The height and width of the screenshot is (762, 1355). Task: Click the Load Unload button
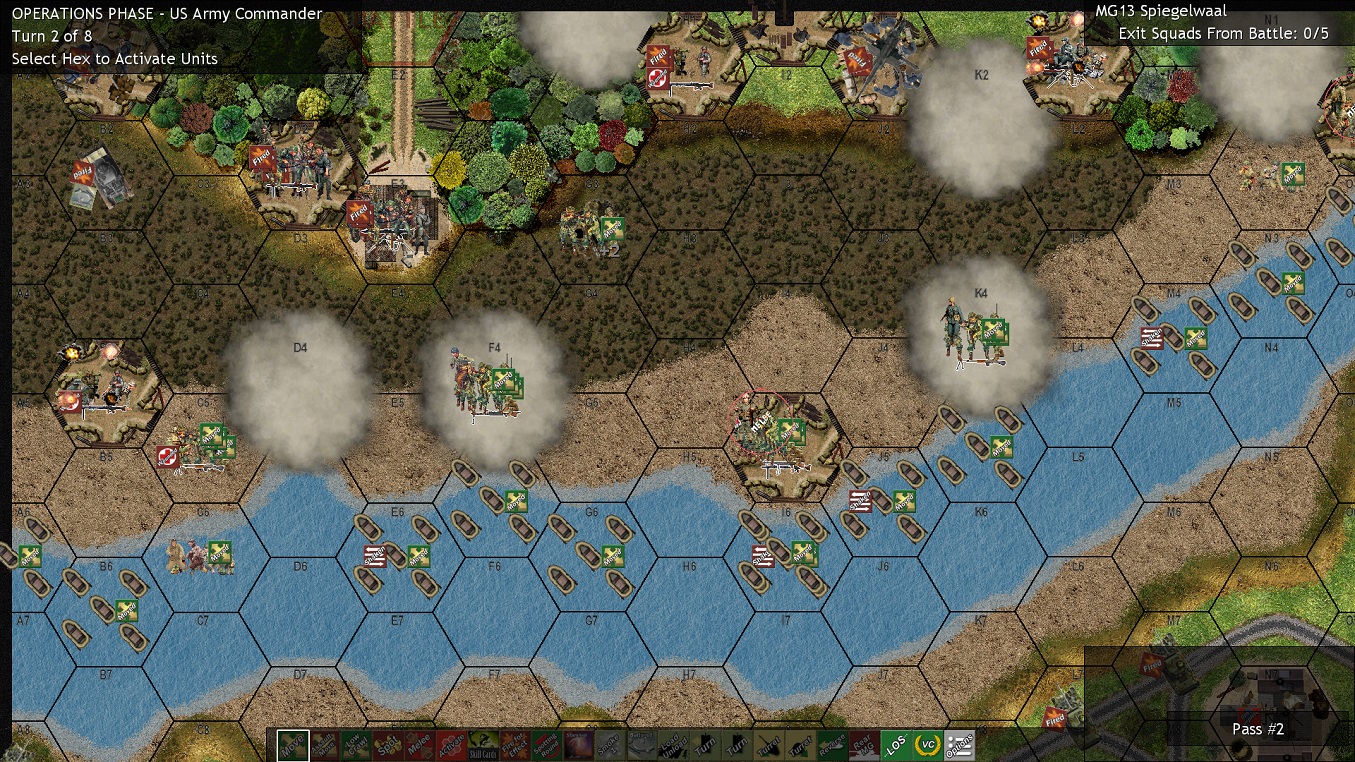point(672,745)
